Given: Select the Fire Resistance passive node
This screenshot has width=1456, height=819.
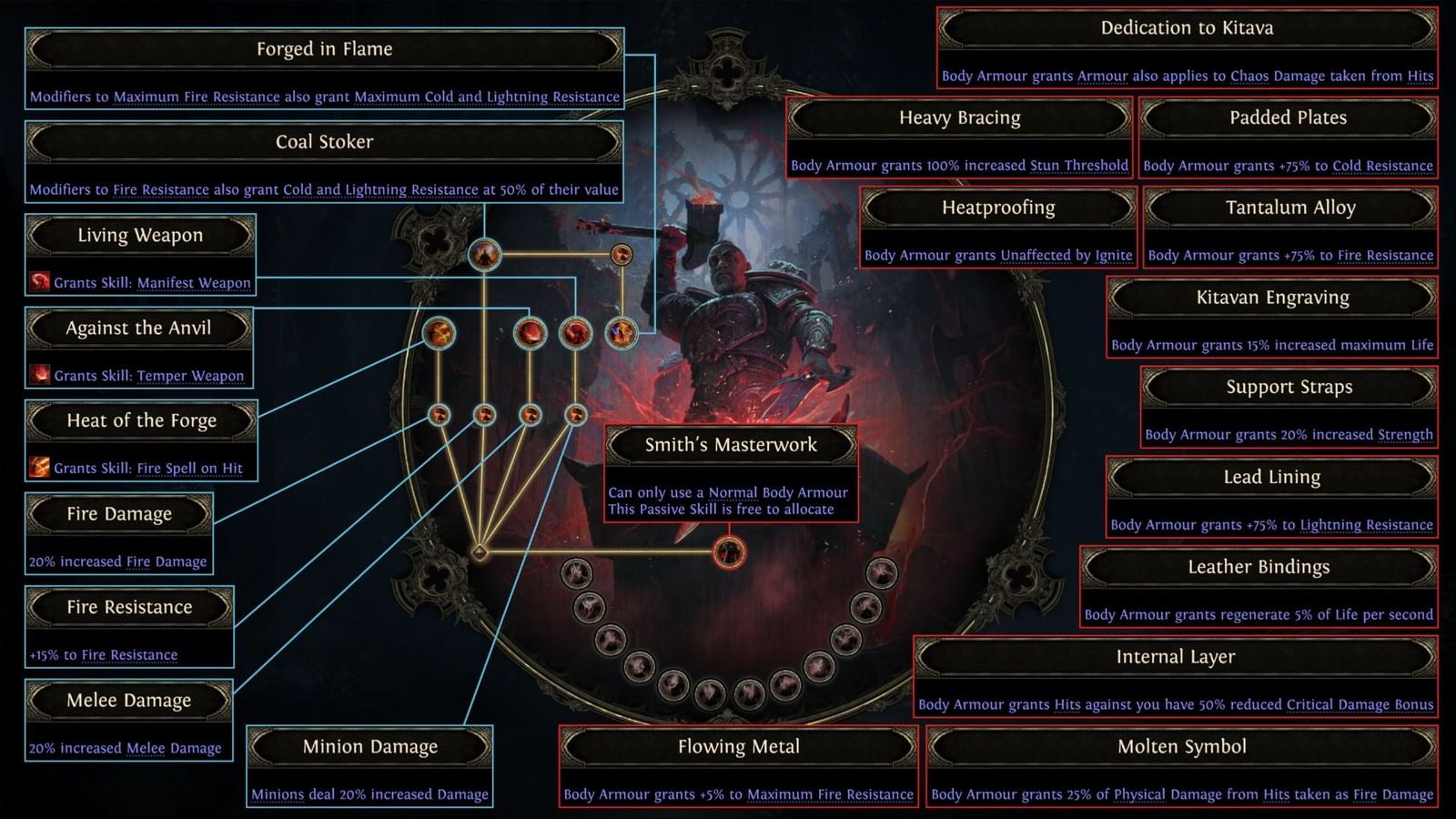Looking at the screenshot, I should 485,416.
